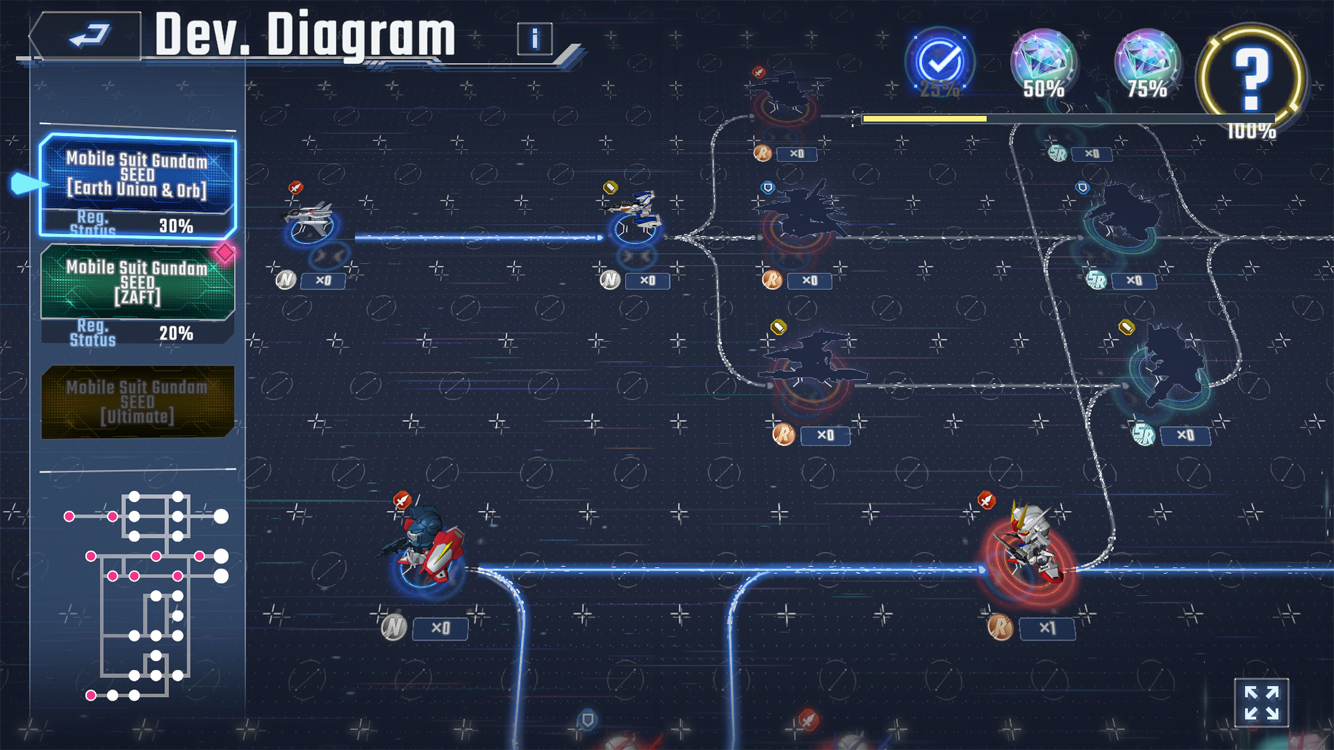Select the gray fighter jet unit node
This screenshot has width=1334, height=750.
tap(309, 224)
